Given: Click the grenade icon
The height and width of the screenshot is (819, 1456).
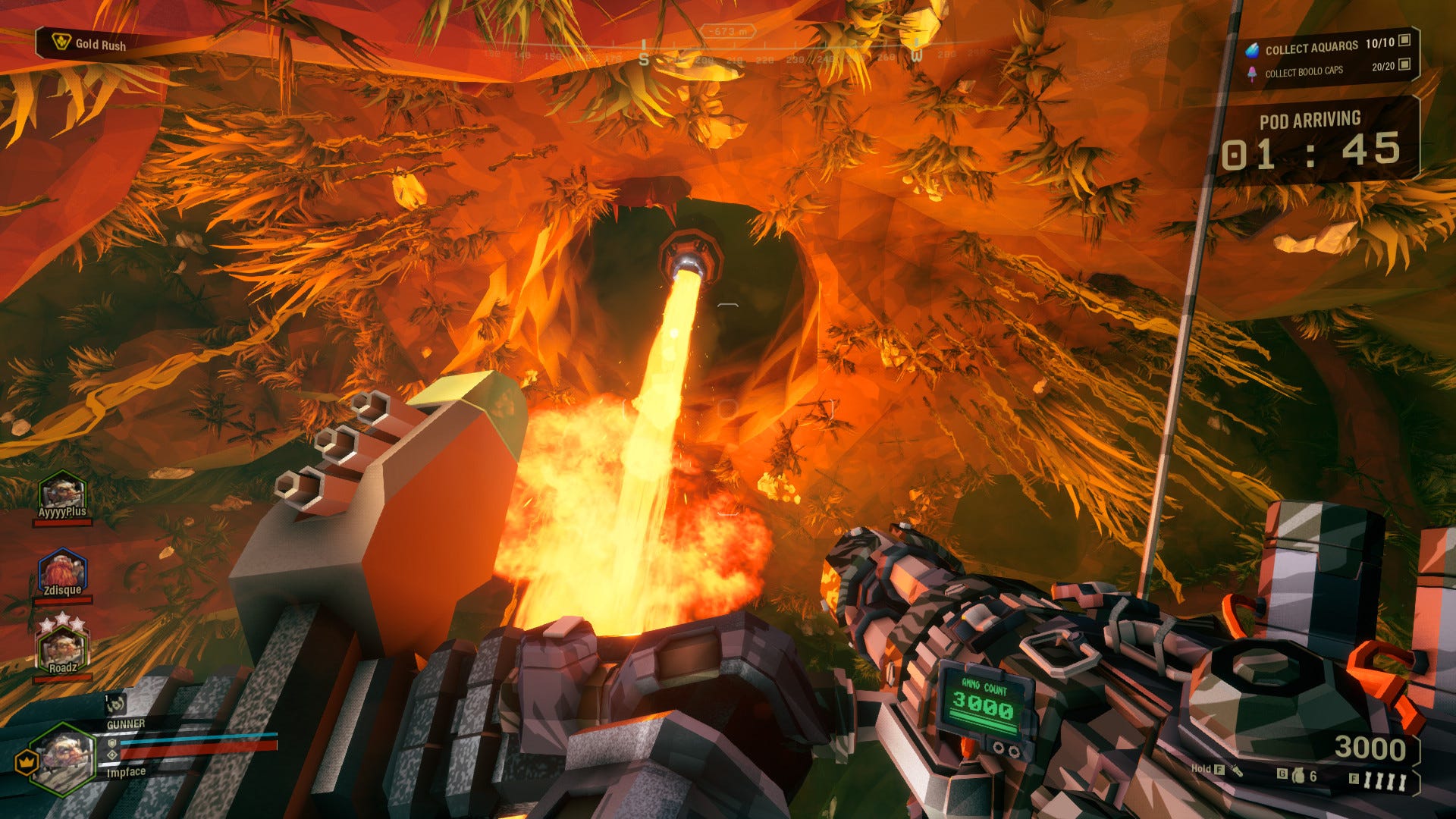Looking at the screenshot, I should (x=1298, y=775).
